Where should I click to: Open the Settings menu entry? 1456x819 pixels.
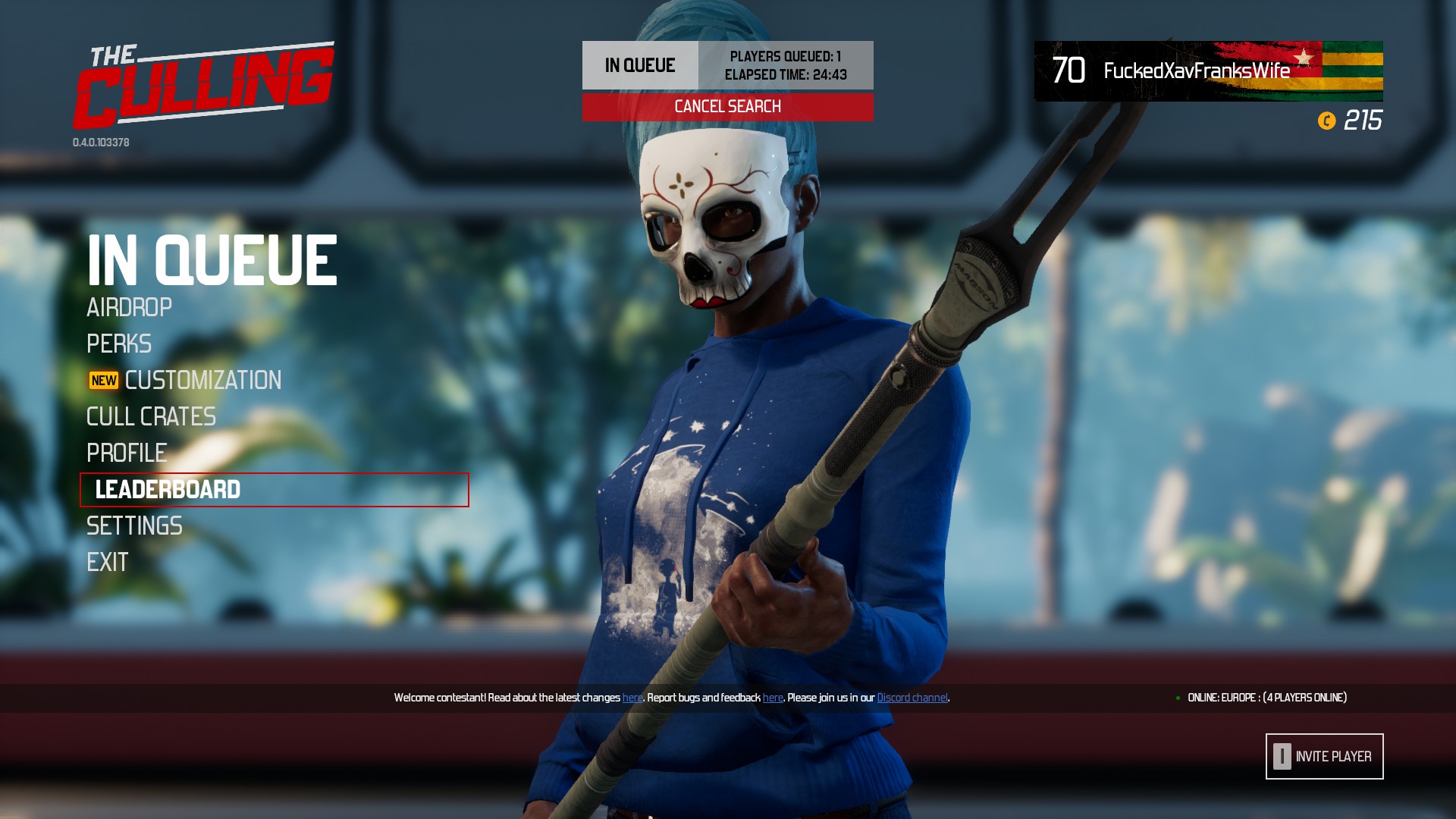pyautogui.click(x=134, y=526)
